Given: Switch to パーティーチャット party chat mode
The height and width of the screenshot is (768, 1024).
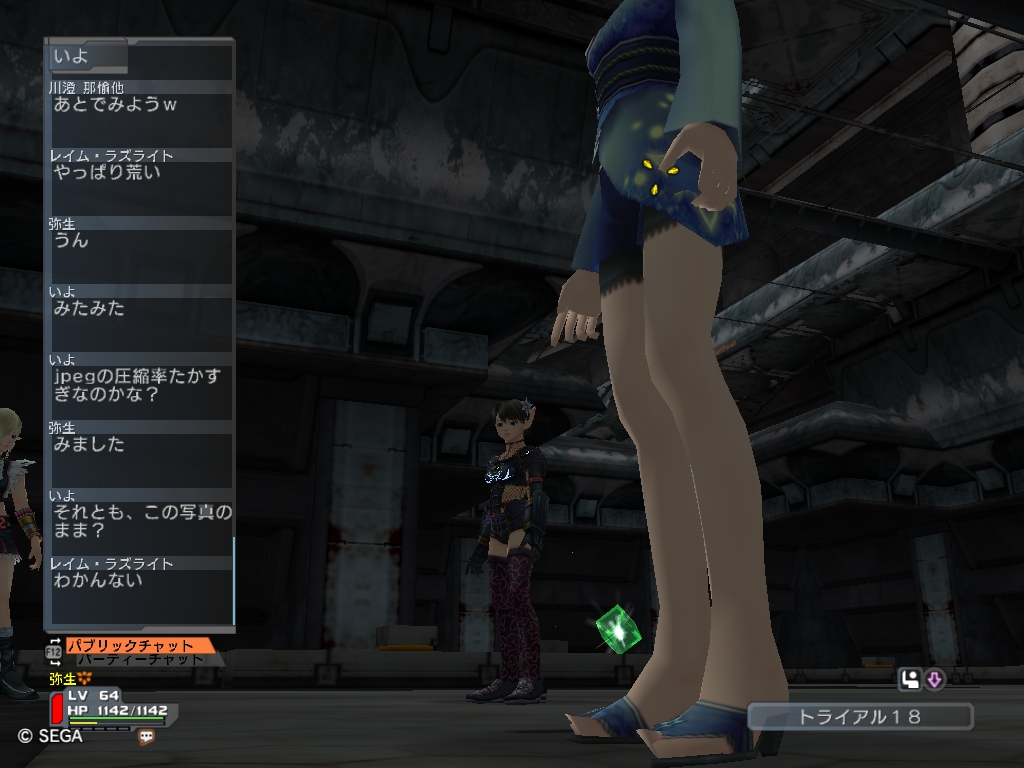Looking at the screenshot, I should tap(140, 660).
